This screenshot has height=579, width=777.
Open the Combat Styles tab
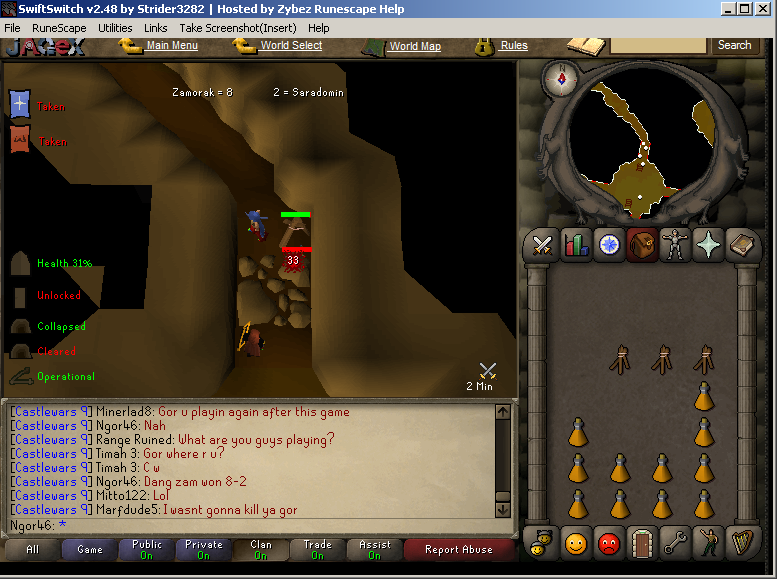coord(543,245)
